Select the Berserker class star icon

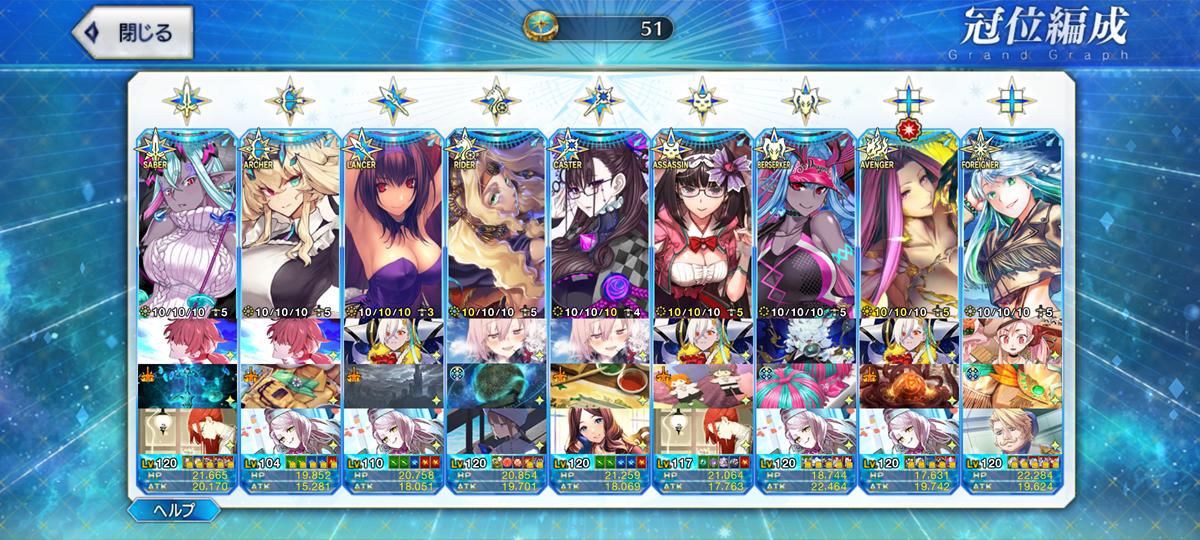coord(806,101)
